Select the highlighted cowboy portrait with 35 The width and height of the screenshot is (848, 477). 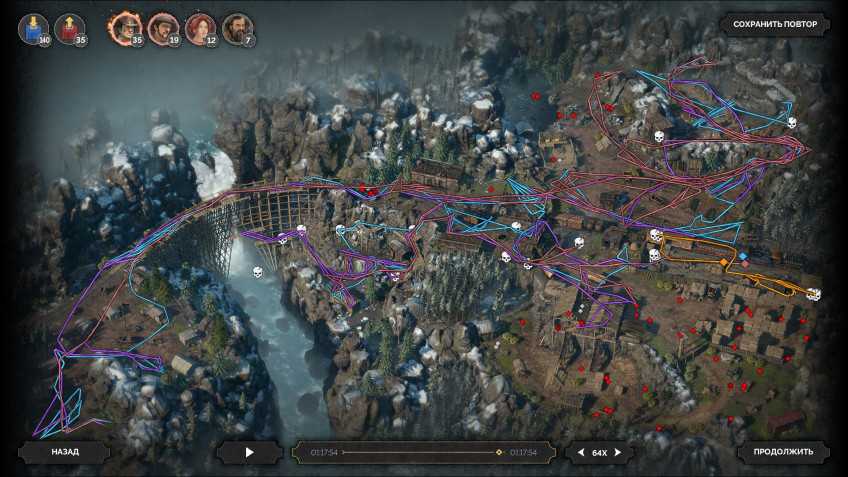126,28
